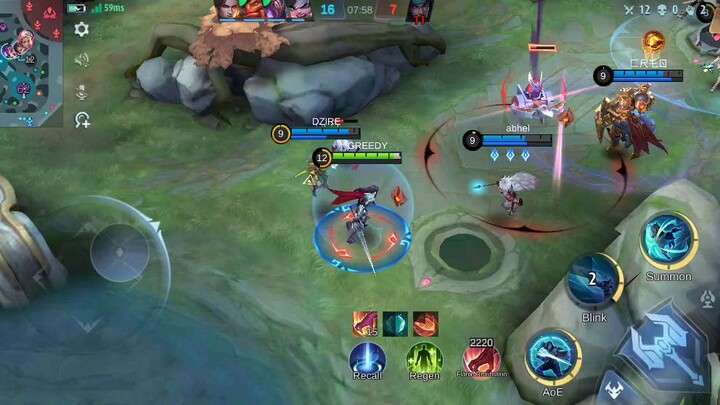The height and width of the screenshot is (405, 720).
Task: Toggle the speaker sound icon
Action: [82, 60]
